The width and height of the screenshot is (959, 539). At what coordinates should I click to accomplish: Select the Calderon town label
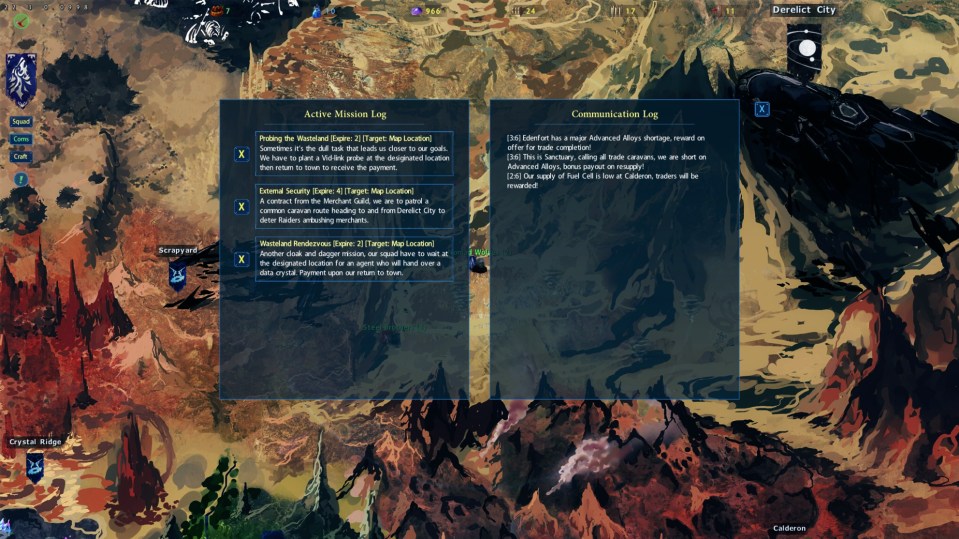point(789,528)
